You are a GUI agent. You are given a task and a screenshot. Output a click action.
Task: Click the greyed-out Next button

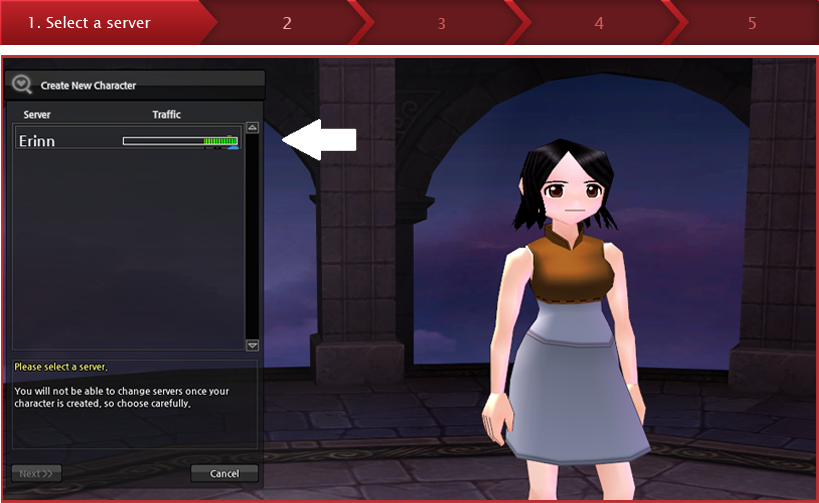pos(38,473)
